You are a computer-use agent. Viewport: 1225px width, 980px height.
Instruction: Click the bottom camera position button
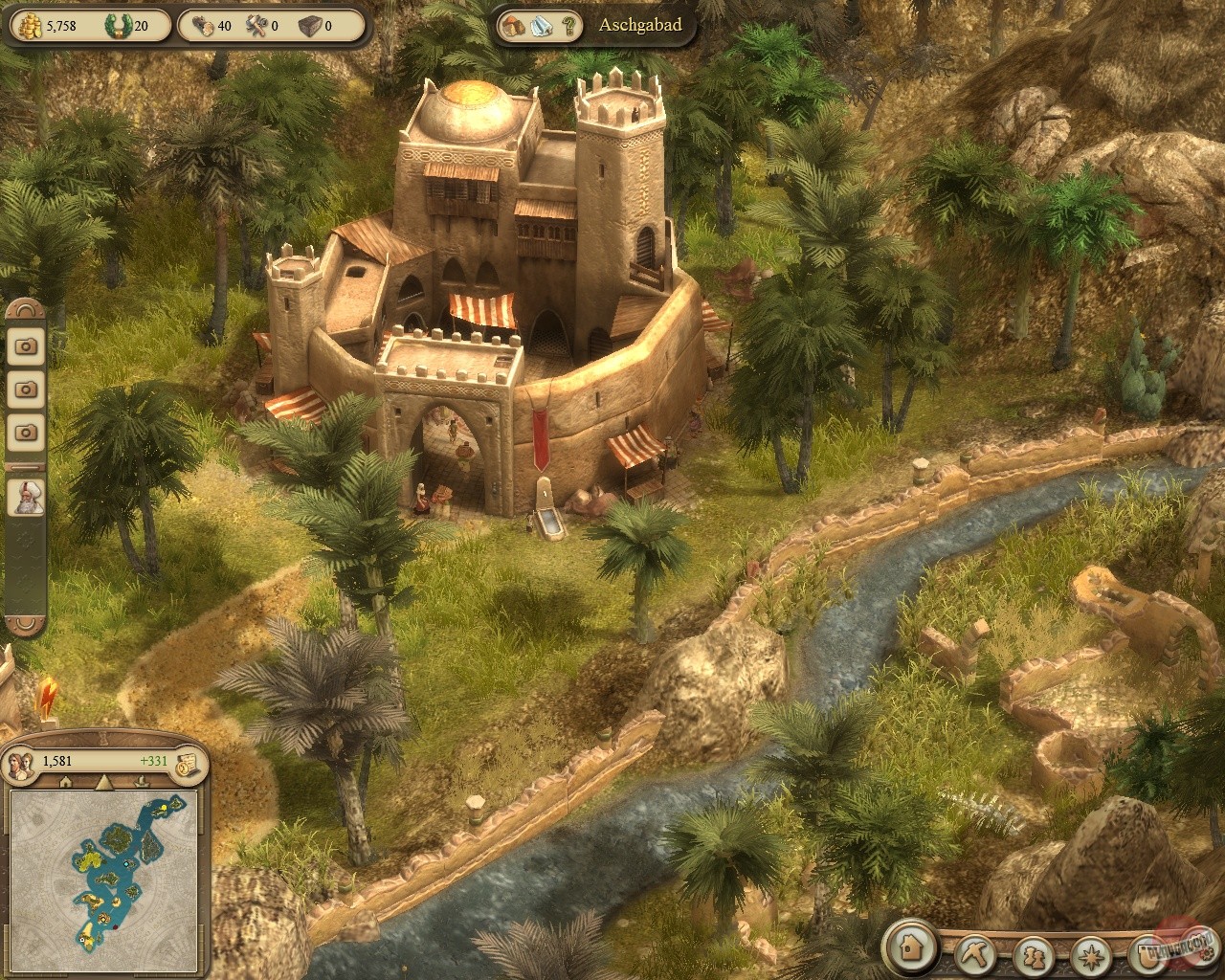(x=26, y=432)
